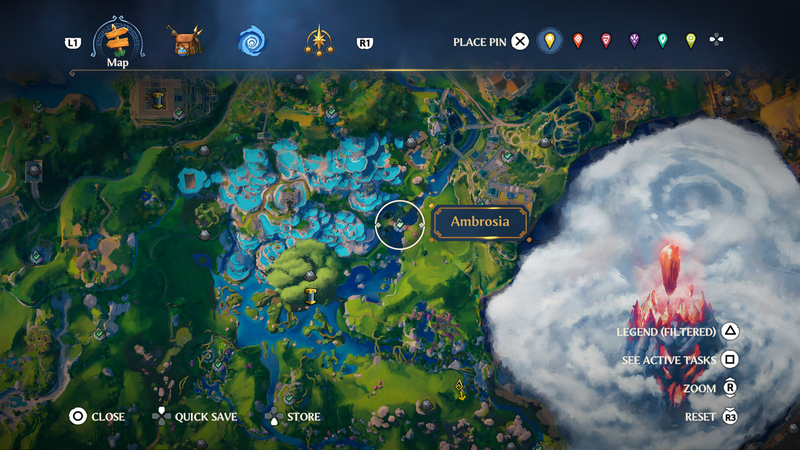Select the Map signpost tab

[x=118, y=42]
